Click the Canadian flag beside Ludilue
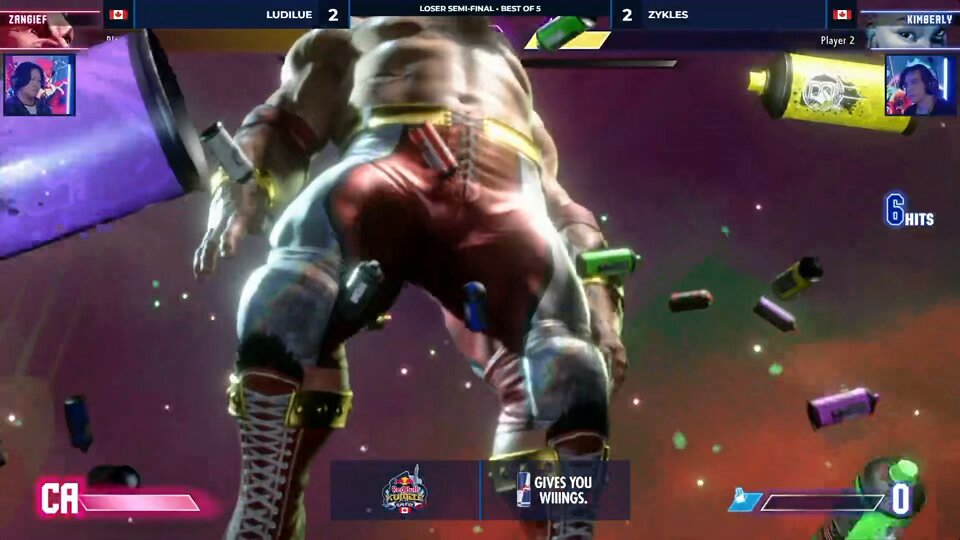960x540 pixels. pos(118,15)
